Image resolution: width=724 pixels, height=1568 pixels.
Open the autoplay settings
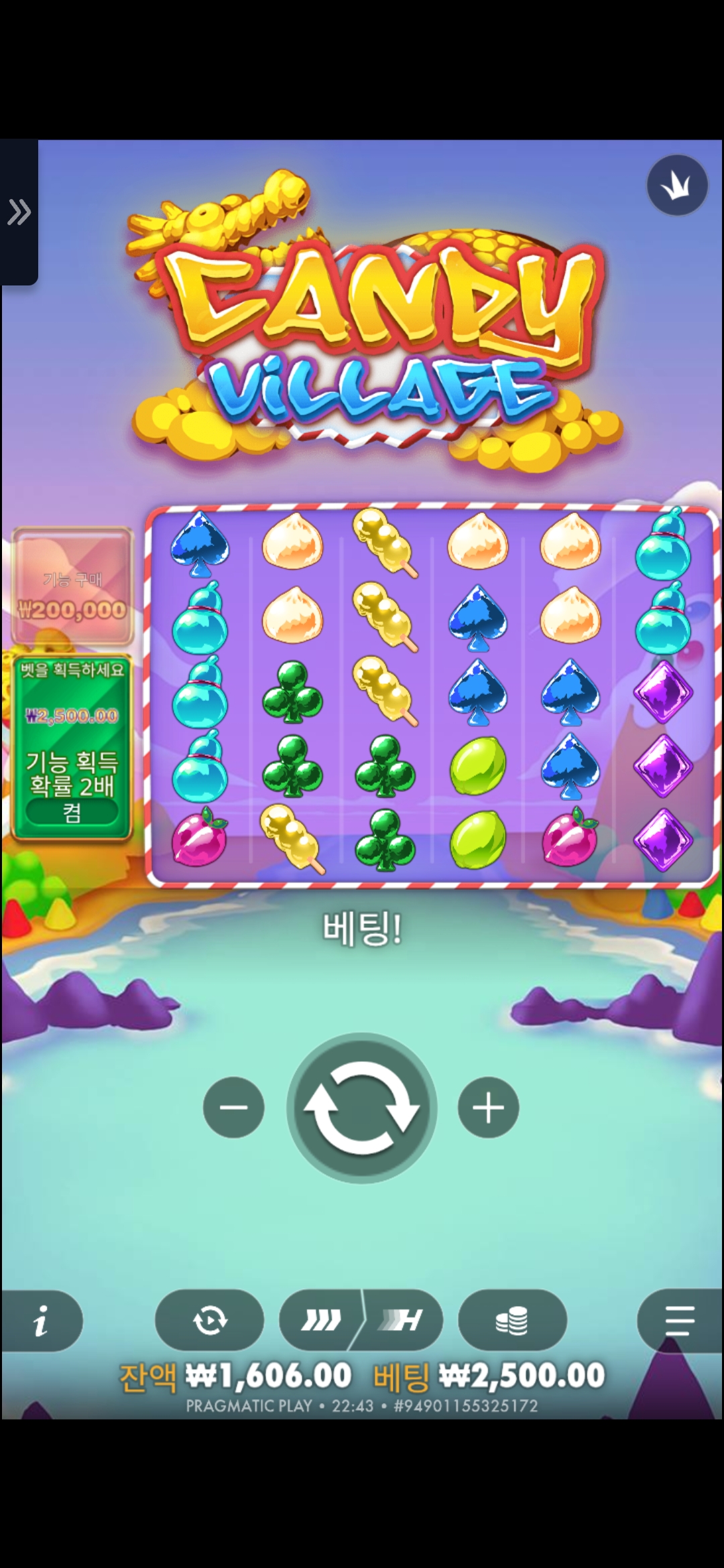click(x=209, y=1320)
